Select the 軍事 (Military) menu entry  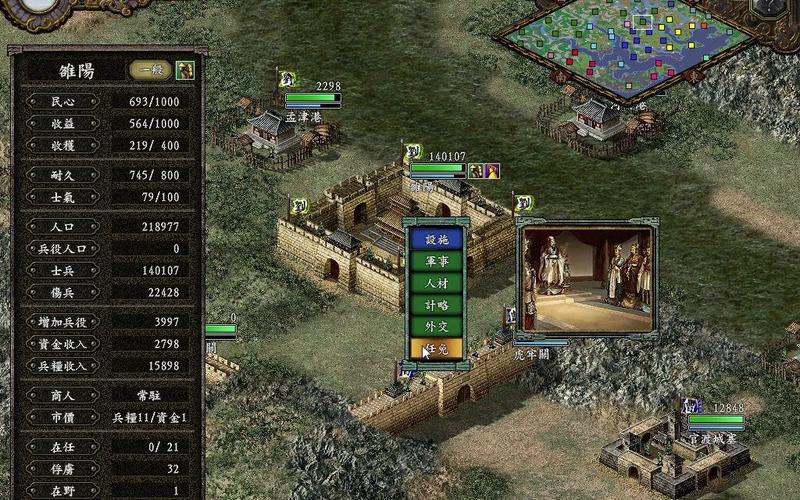pos(436,261)
